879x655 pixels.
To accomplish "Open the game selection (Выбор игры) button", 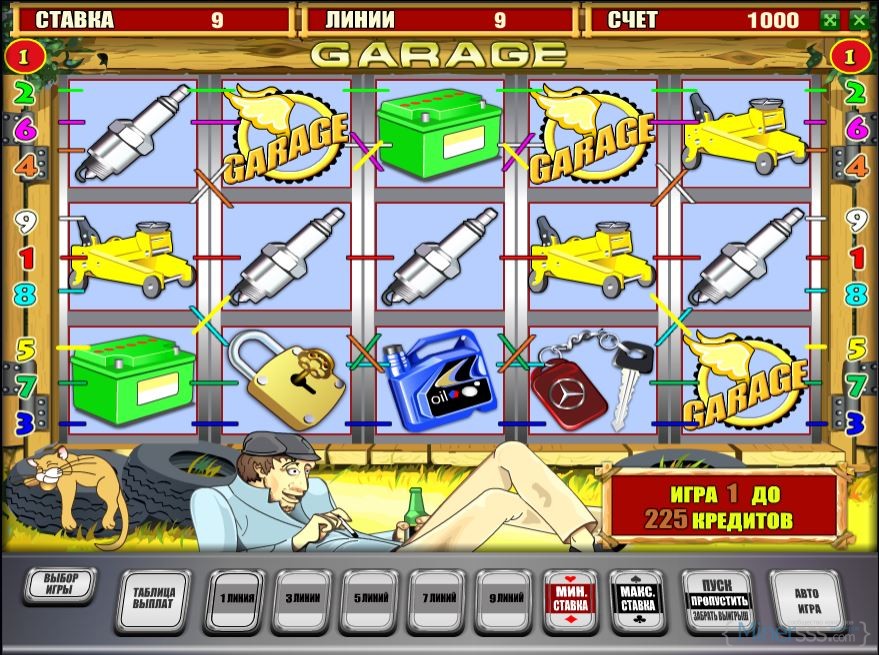I will click(59, 587).
